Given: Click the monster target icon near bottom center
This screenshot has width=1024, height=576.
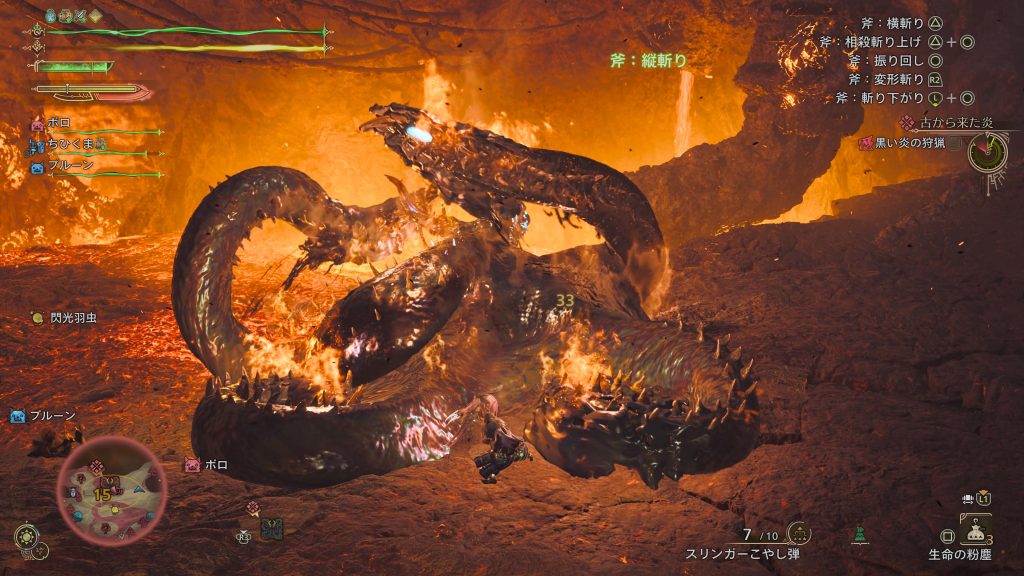Looking at the screenshot, I should click(271, 529).
